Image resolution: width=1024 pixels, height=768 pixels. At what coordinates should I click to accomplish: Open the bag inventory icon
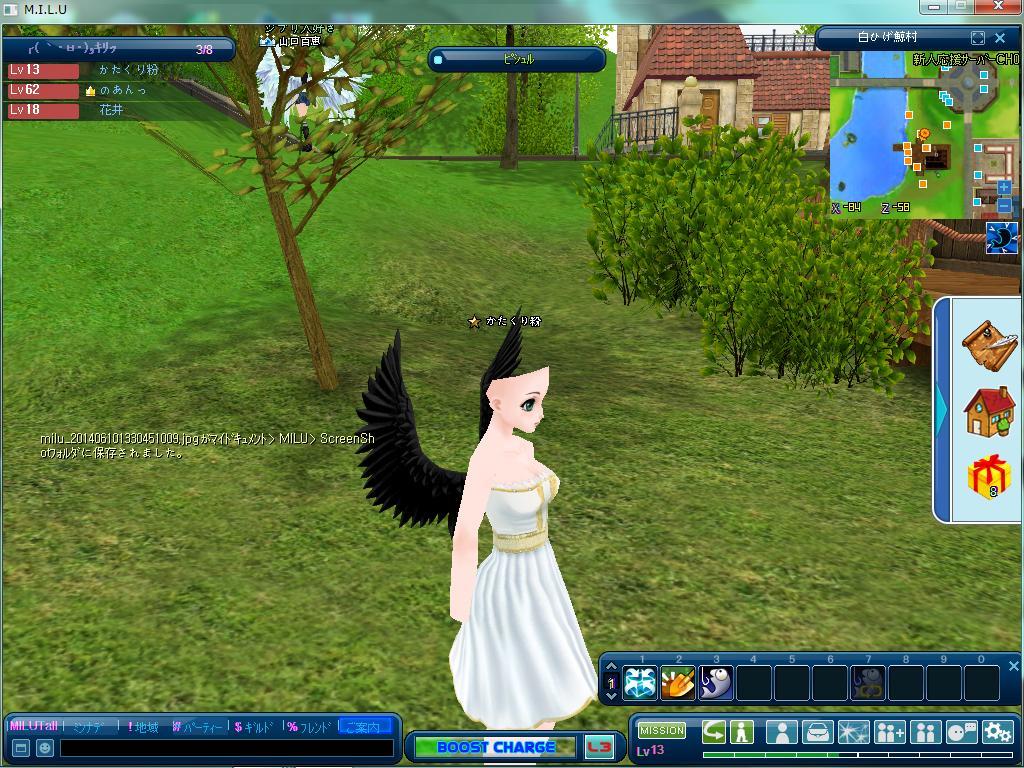point(817,732)
